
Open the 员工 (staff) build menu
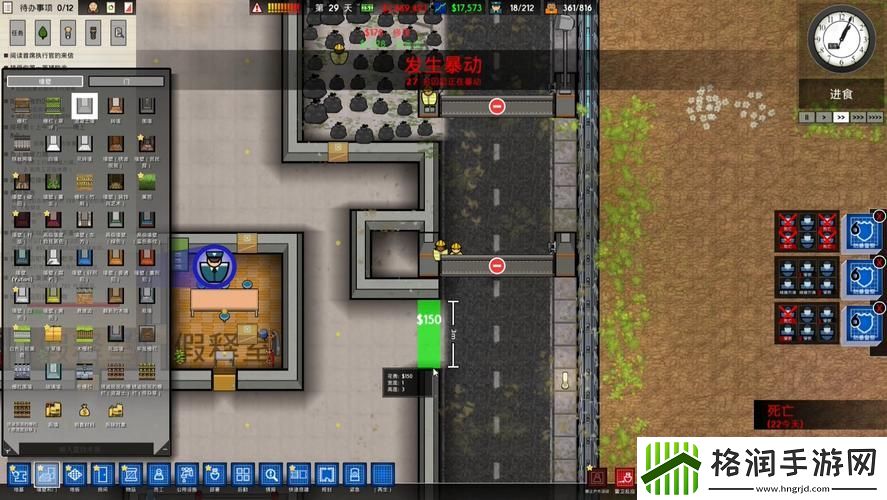[x=158, y=475]
